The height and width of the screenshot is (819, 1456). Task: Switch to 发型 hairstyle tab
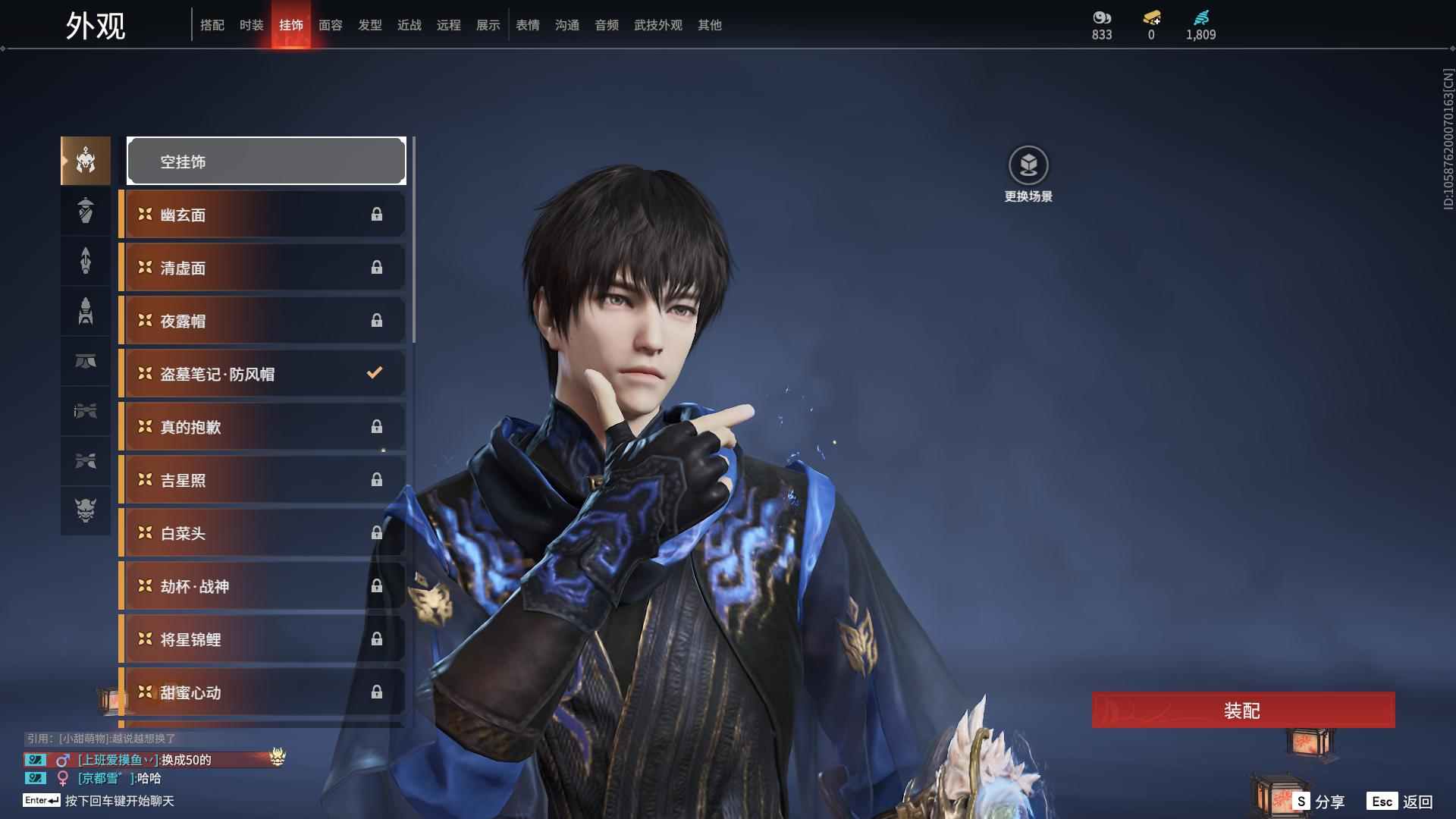369,25
